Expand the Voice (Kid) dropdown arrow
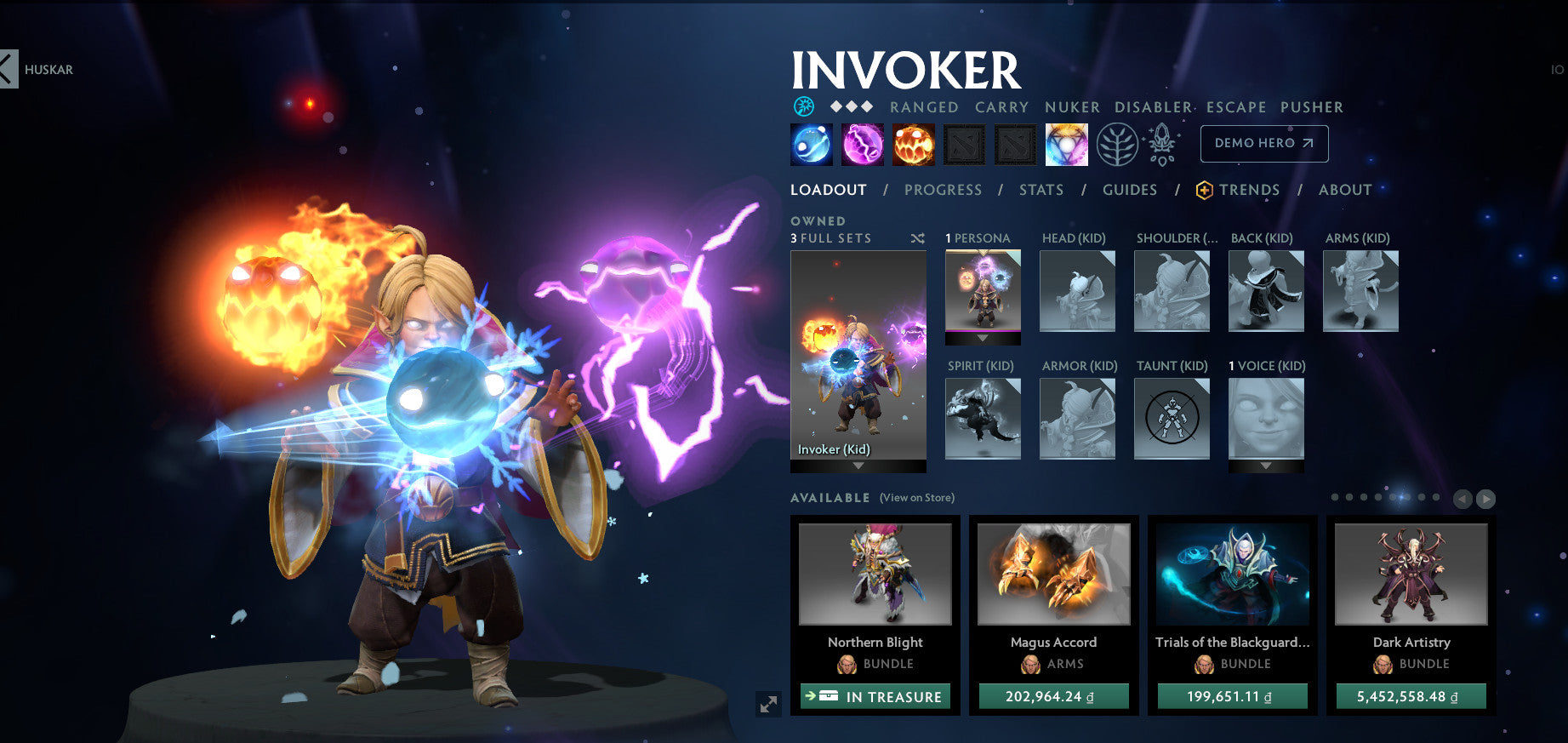The image size is (1568, 743). 1265,466
